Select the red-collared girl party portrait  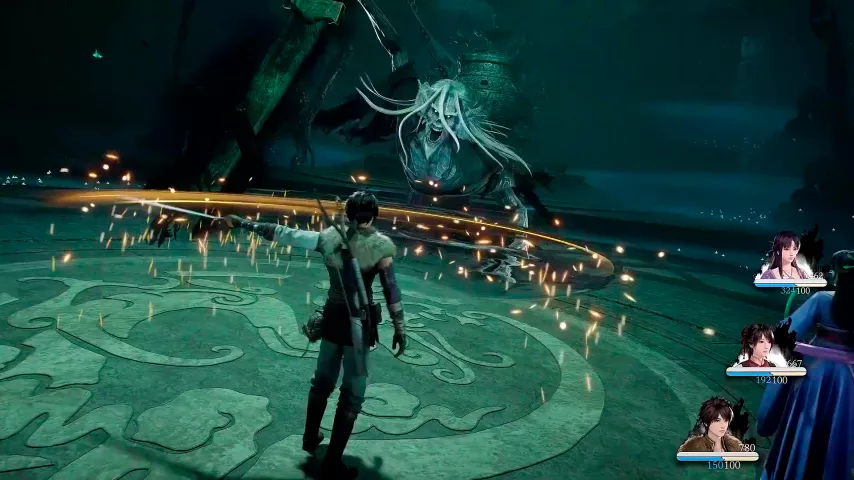click(x=756, y=346)
